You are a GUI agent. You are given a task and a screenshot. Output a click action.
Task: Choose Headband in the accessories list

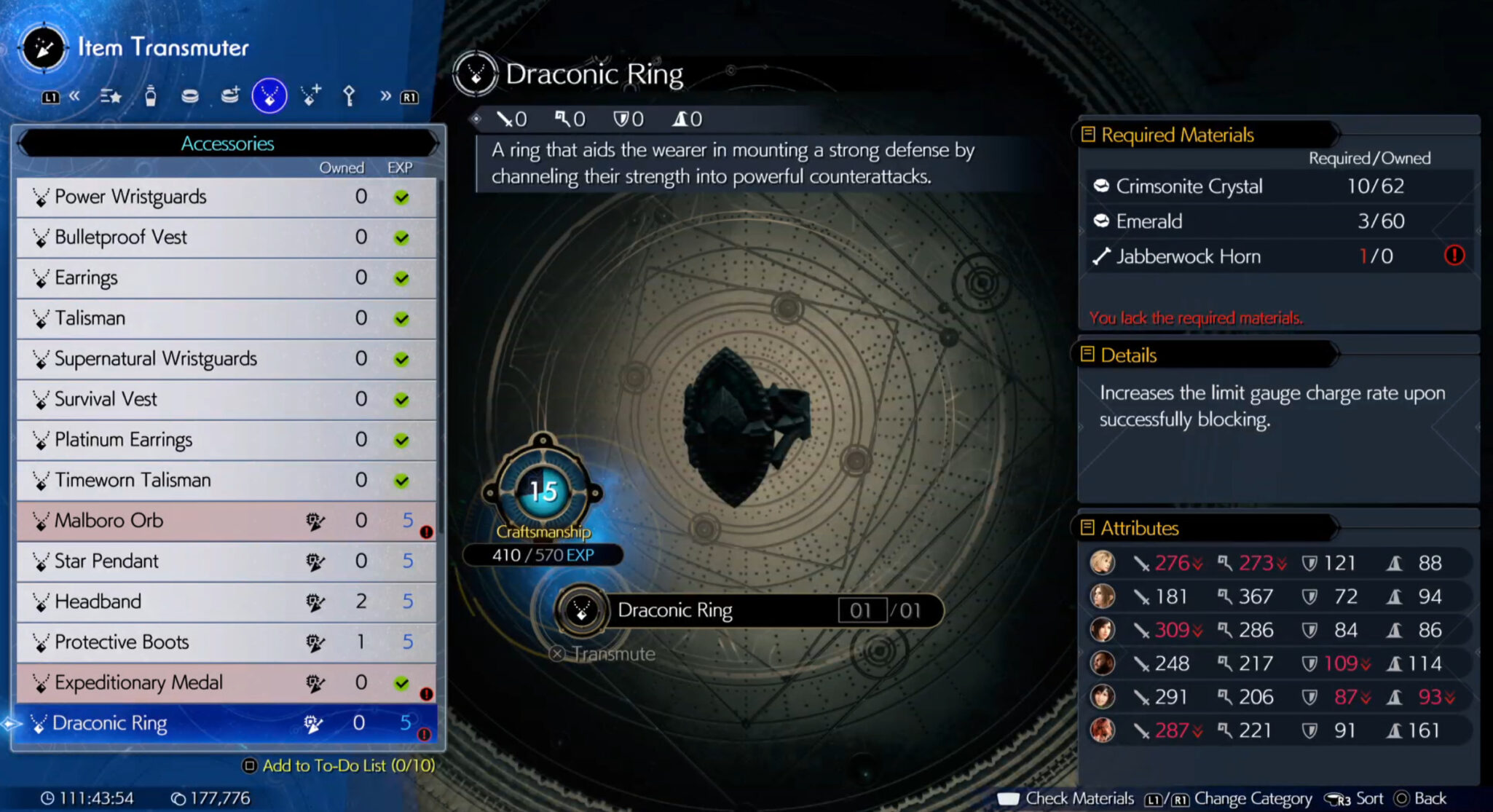[226, 602]
